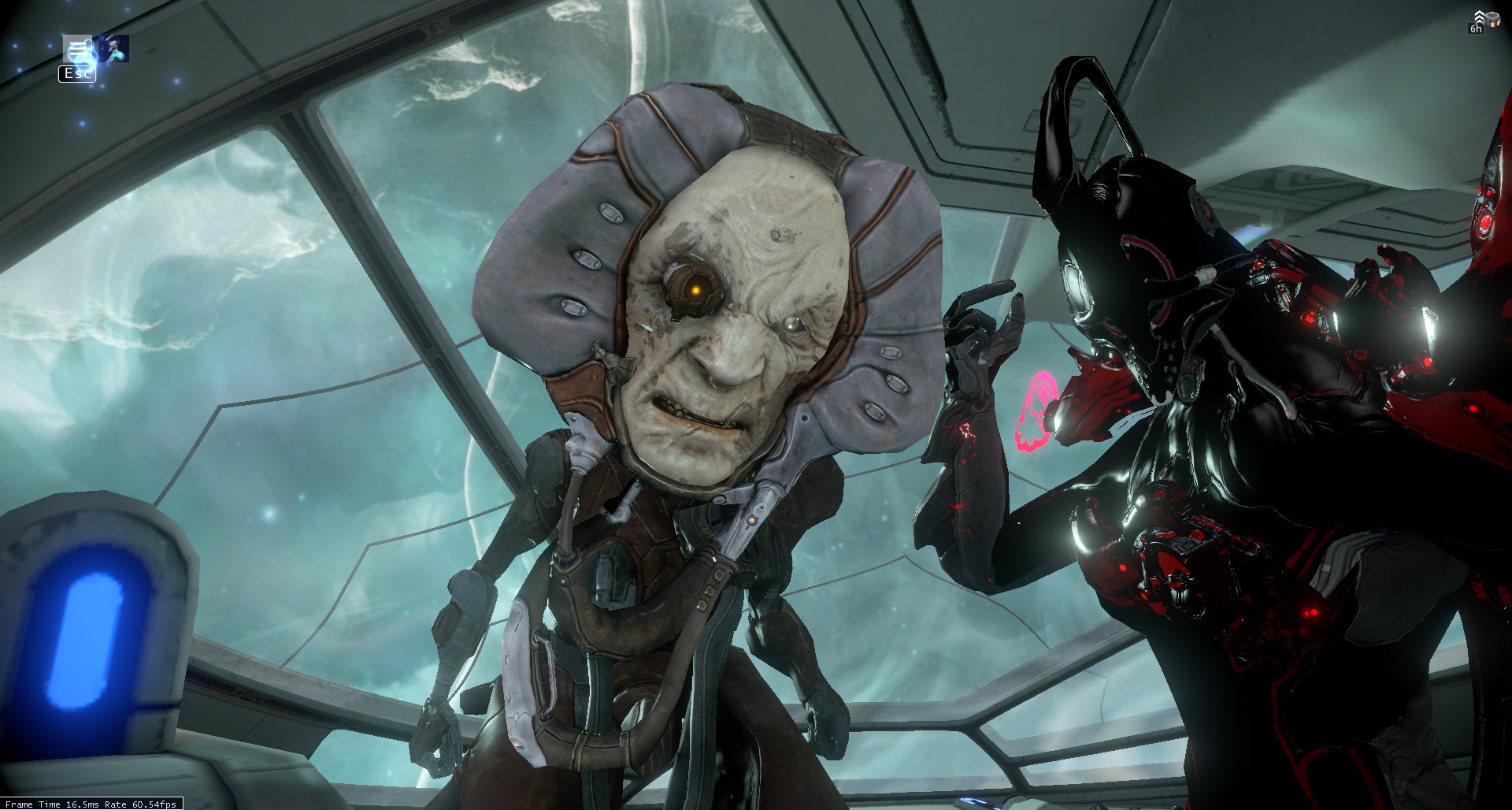The height and width of the screenshot is (810, 1512).
Task: Click the 6h booster timer badge
Action: pos(1476,30)
